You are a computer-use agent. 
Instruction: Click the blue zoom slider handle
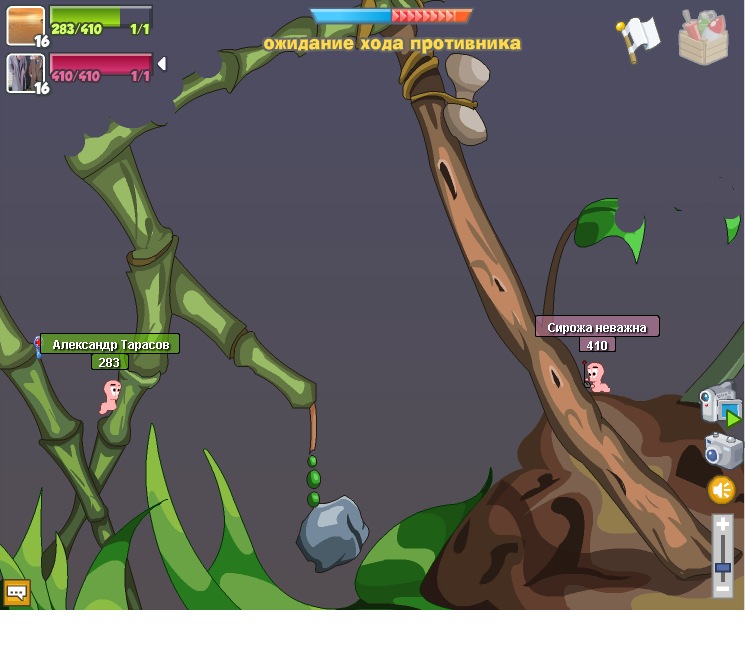coord(723,568)
